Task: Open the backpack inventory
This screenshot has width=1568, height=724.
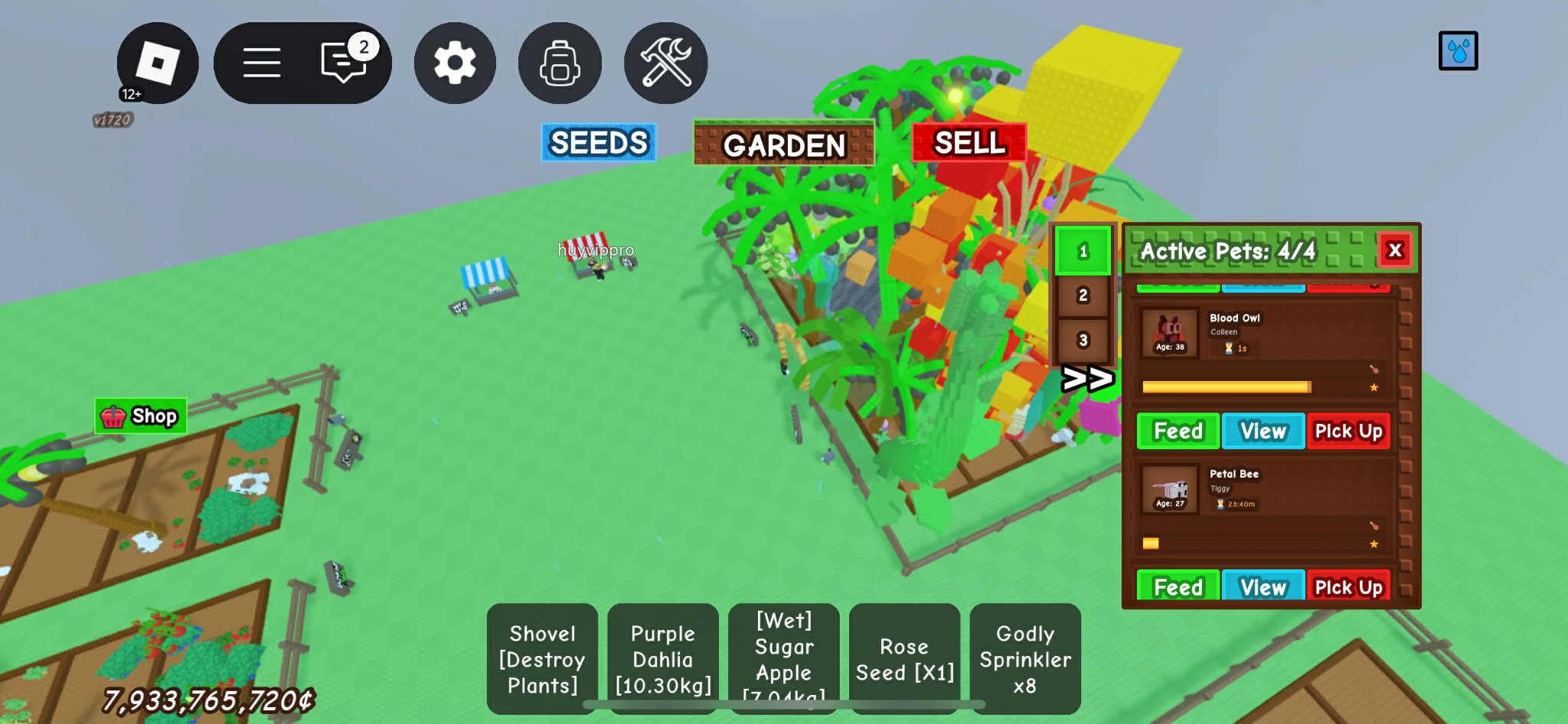Action: pos(560,63)
